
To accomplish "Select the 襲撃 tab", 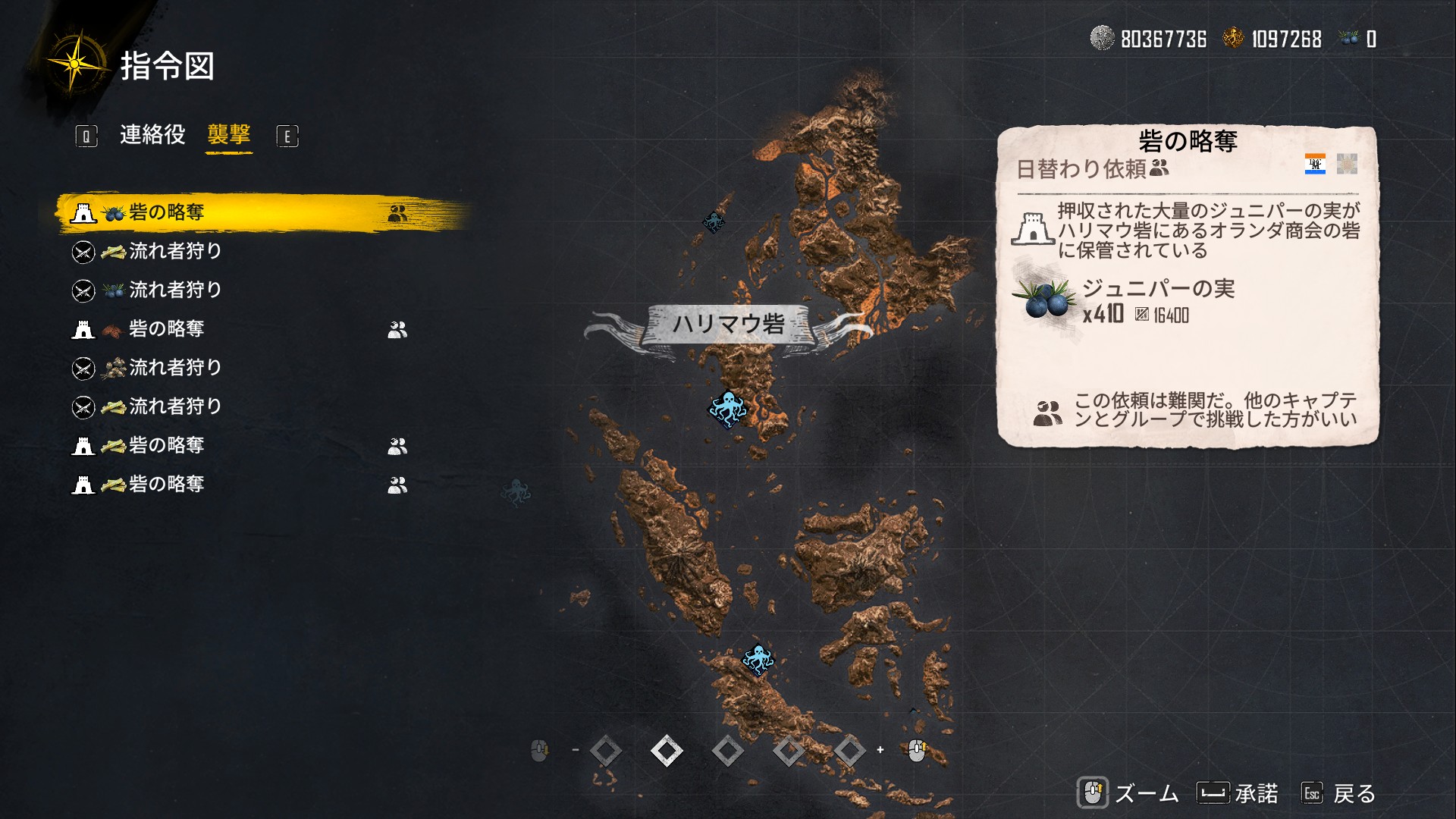I will [x=228, y=135].
